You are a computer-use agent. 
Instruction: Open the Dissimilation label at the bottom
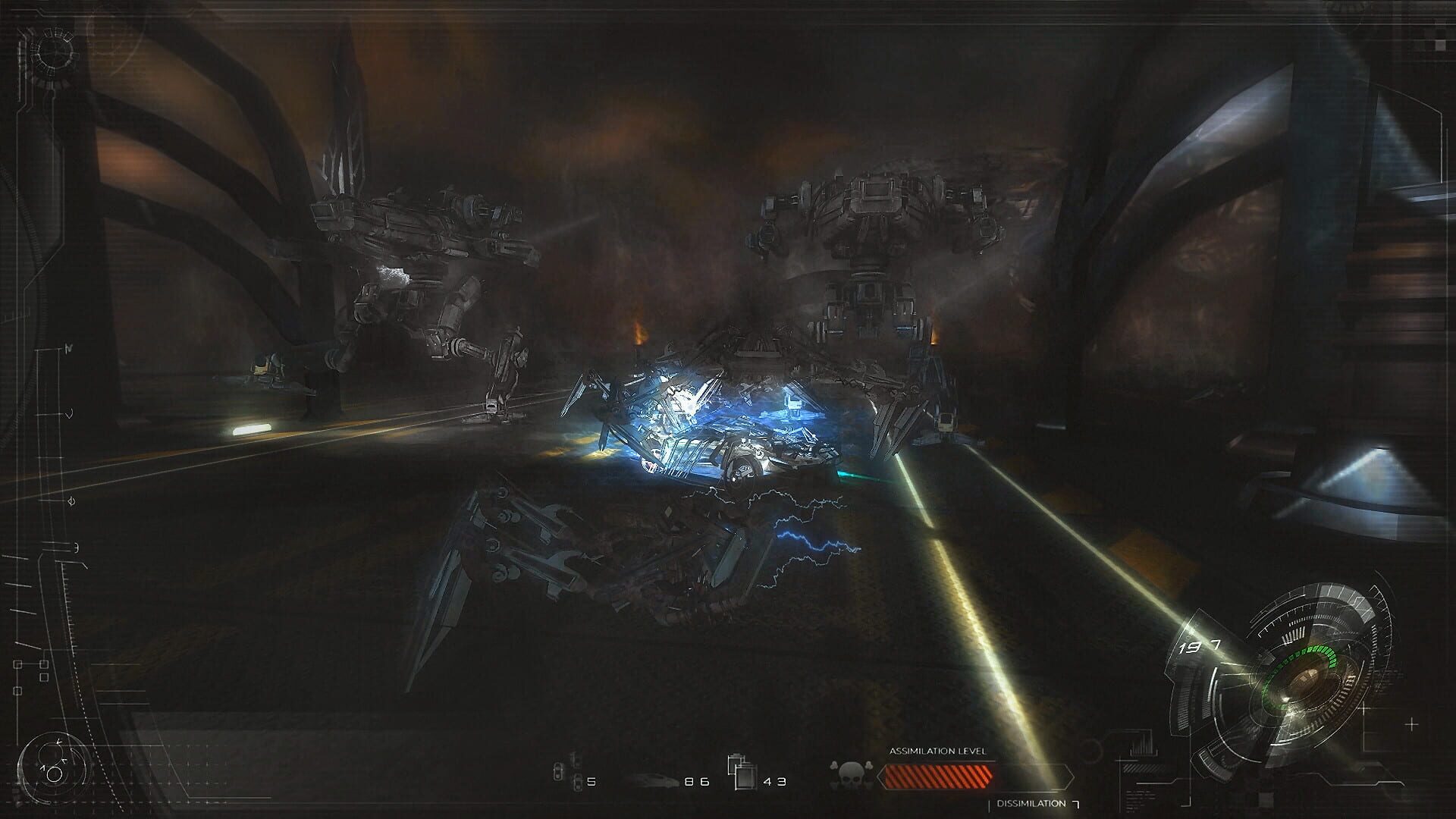click(1030, 802)
